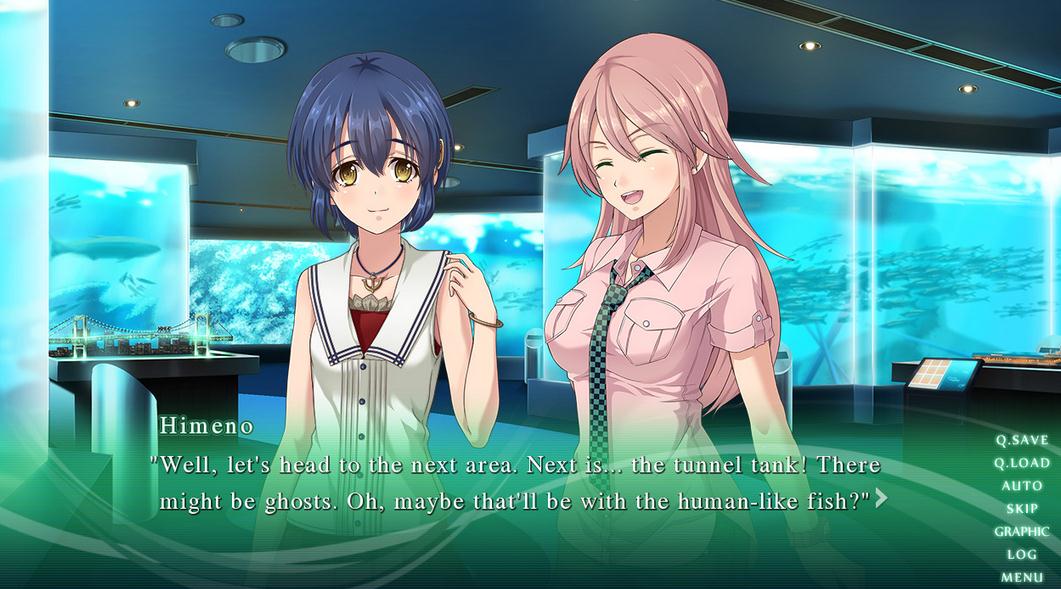The image size is (1061, 589).
Task: Advance dialogue with the arrow indicator
Action: click(x=881, y=498)
